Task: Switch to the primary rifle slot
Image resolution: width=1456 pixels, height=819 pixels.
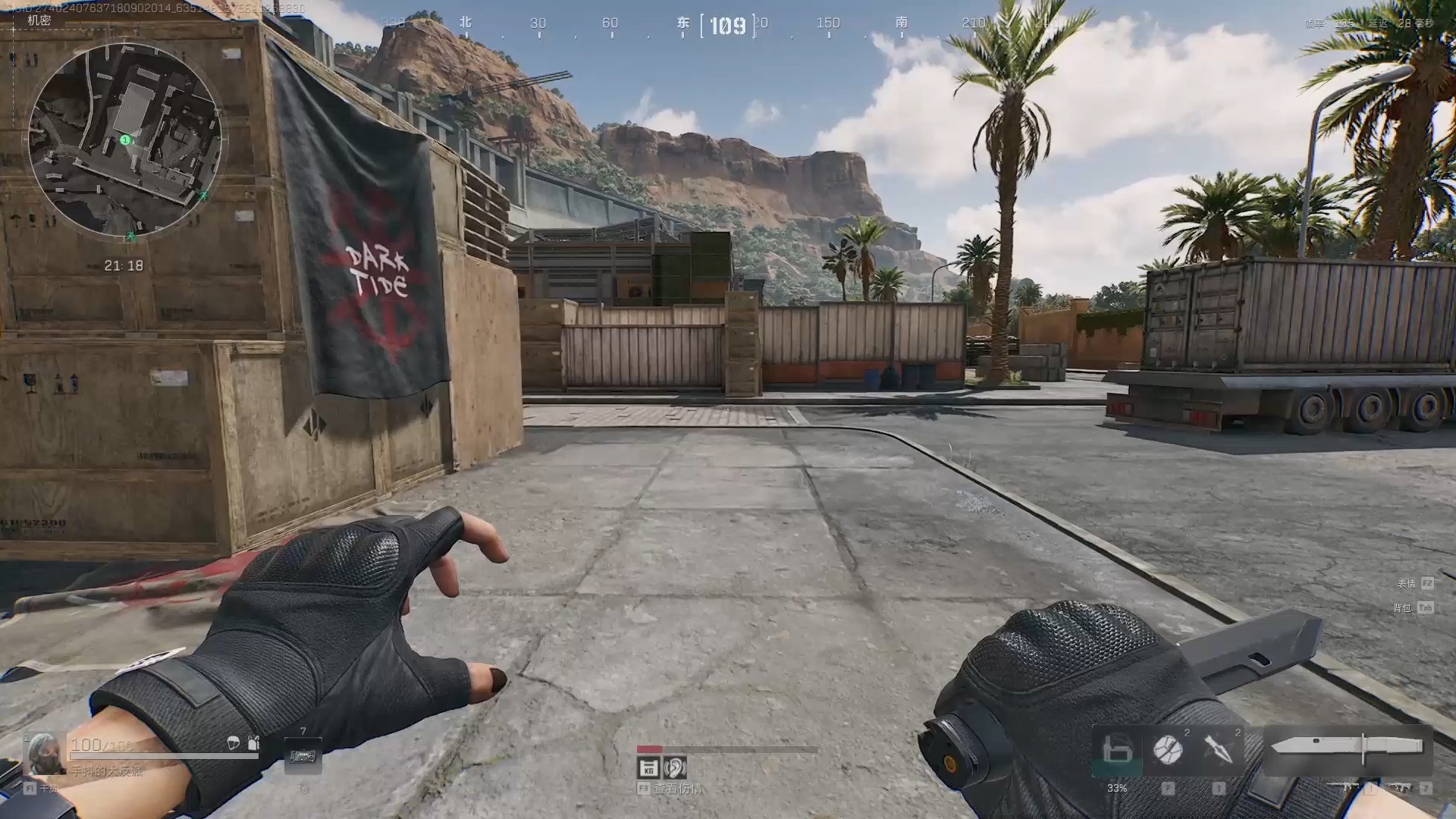Action: click(x=1352, y=789)
